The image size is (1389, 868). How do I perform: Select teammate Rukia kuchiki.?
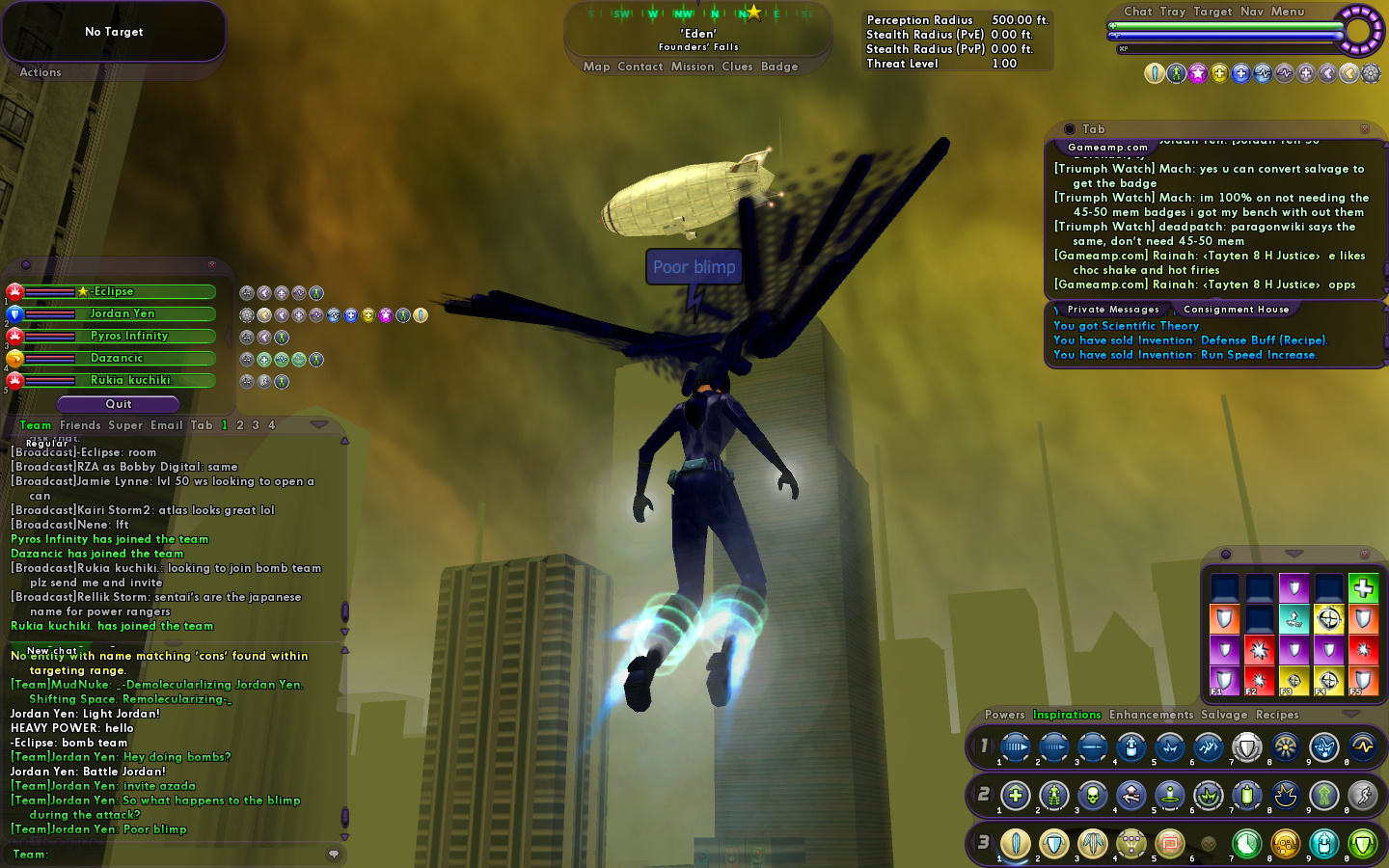130,380
